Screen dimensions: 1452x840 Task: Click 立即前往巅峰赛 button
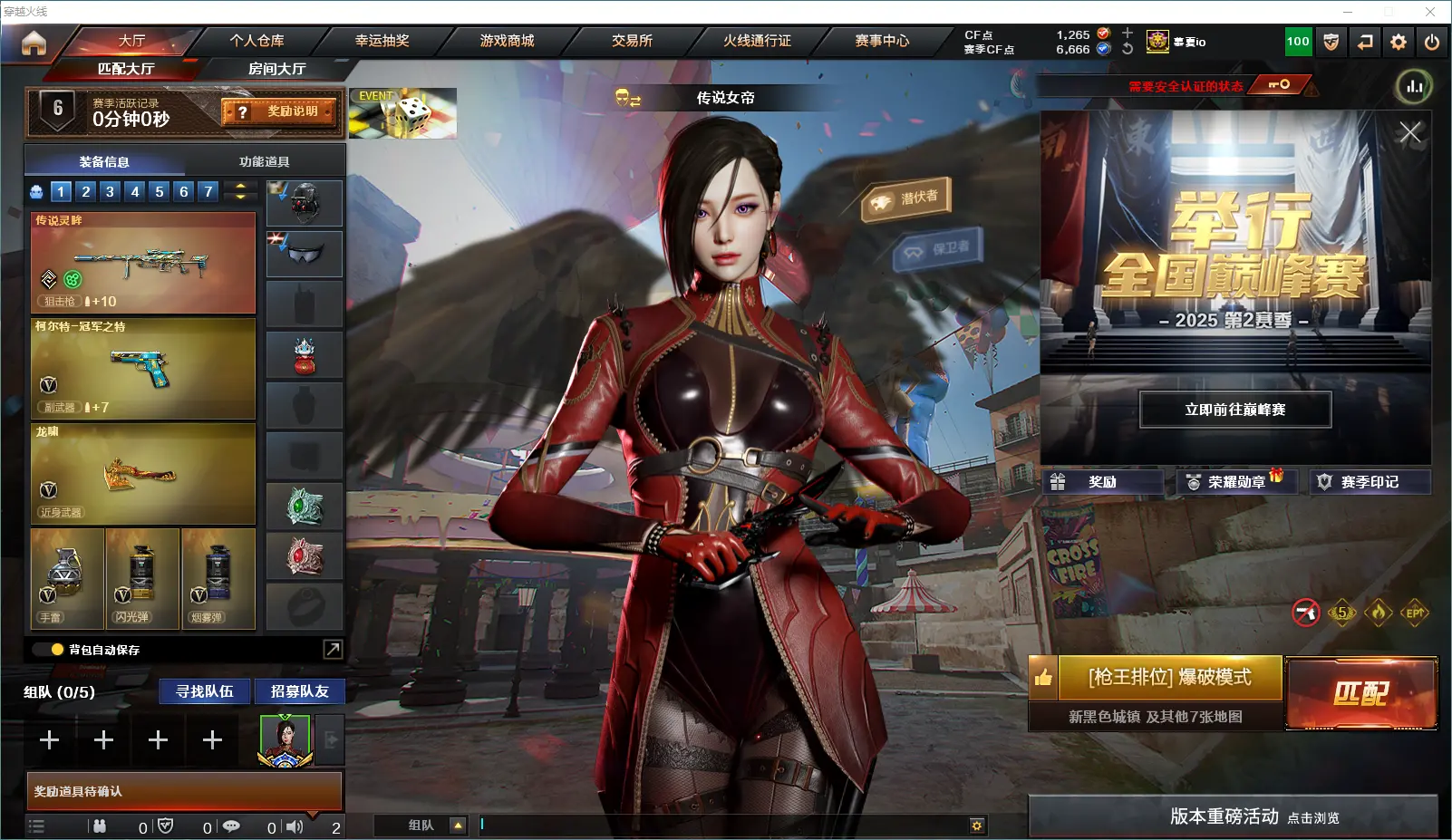(x=1234, y=410)
